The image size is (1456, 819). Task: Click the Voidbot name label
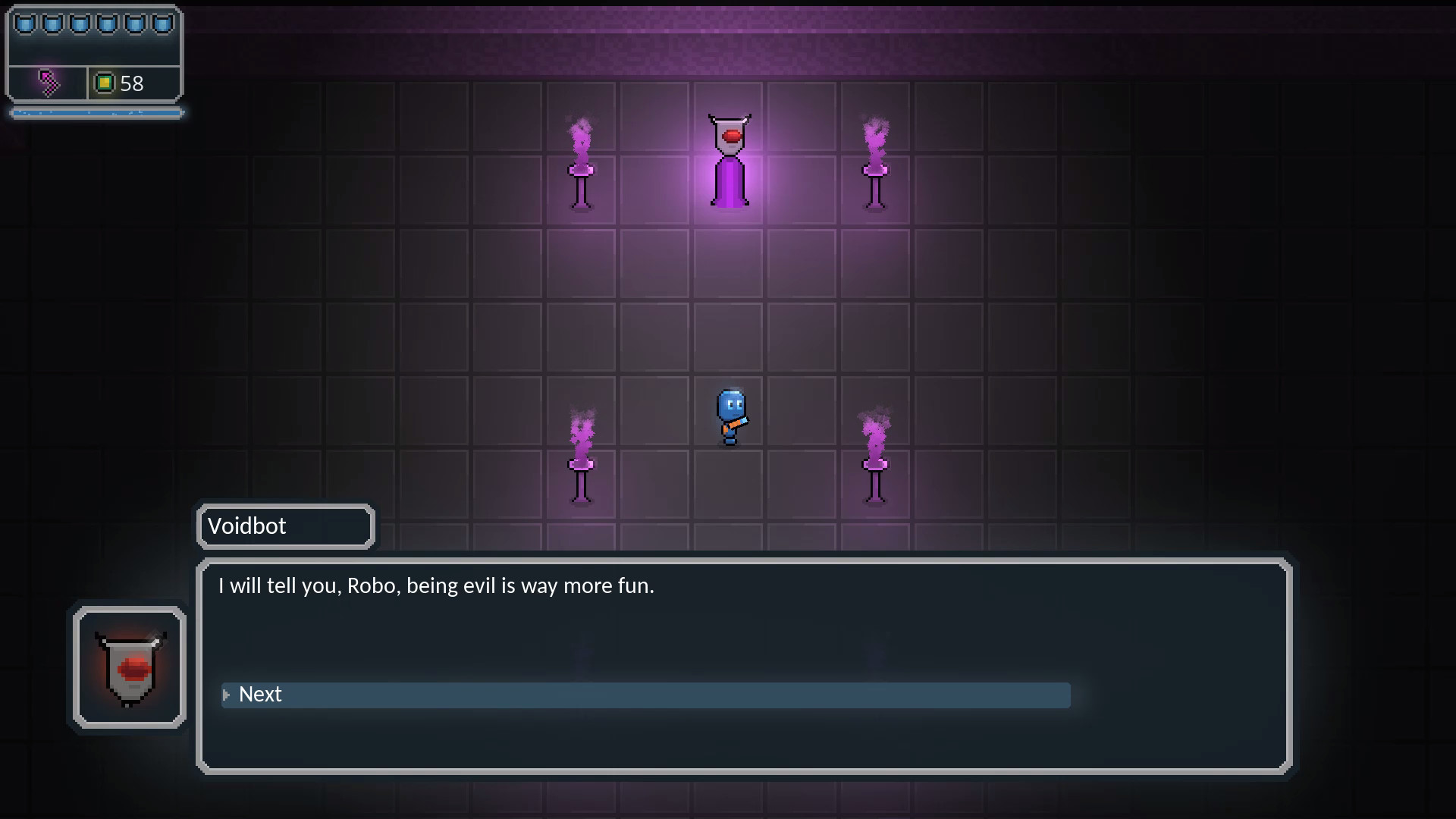pyautogui.click(x=248, y=526)
